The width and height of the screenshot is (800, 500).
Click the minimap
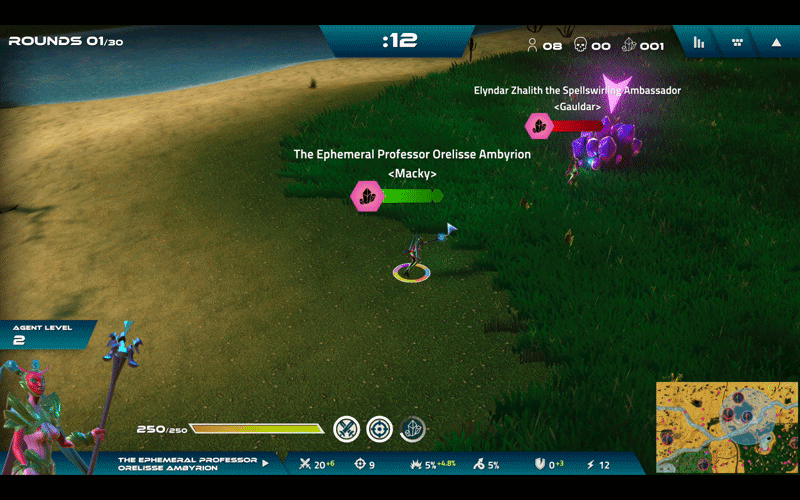point(723,427)
